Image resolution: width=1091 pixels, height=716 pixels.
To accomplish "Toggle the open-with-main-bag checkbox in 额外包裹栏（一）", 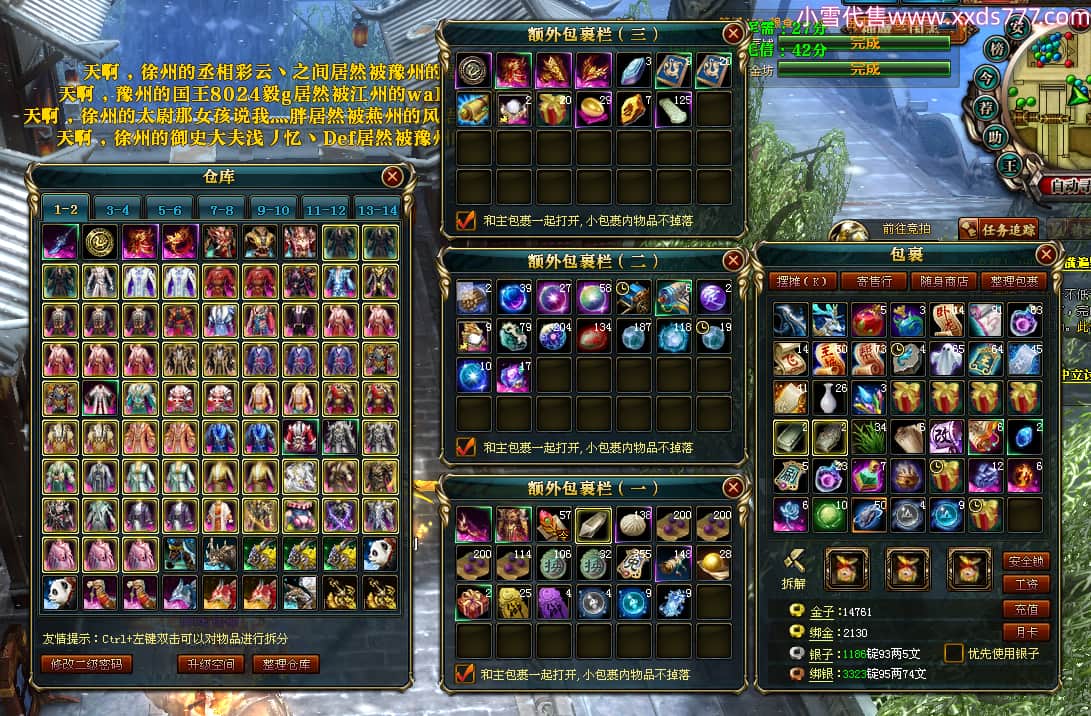I will (465, 673).
